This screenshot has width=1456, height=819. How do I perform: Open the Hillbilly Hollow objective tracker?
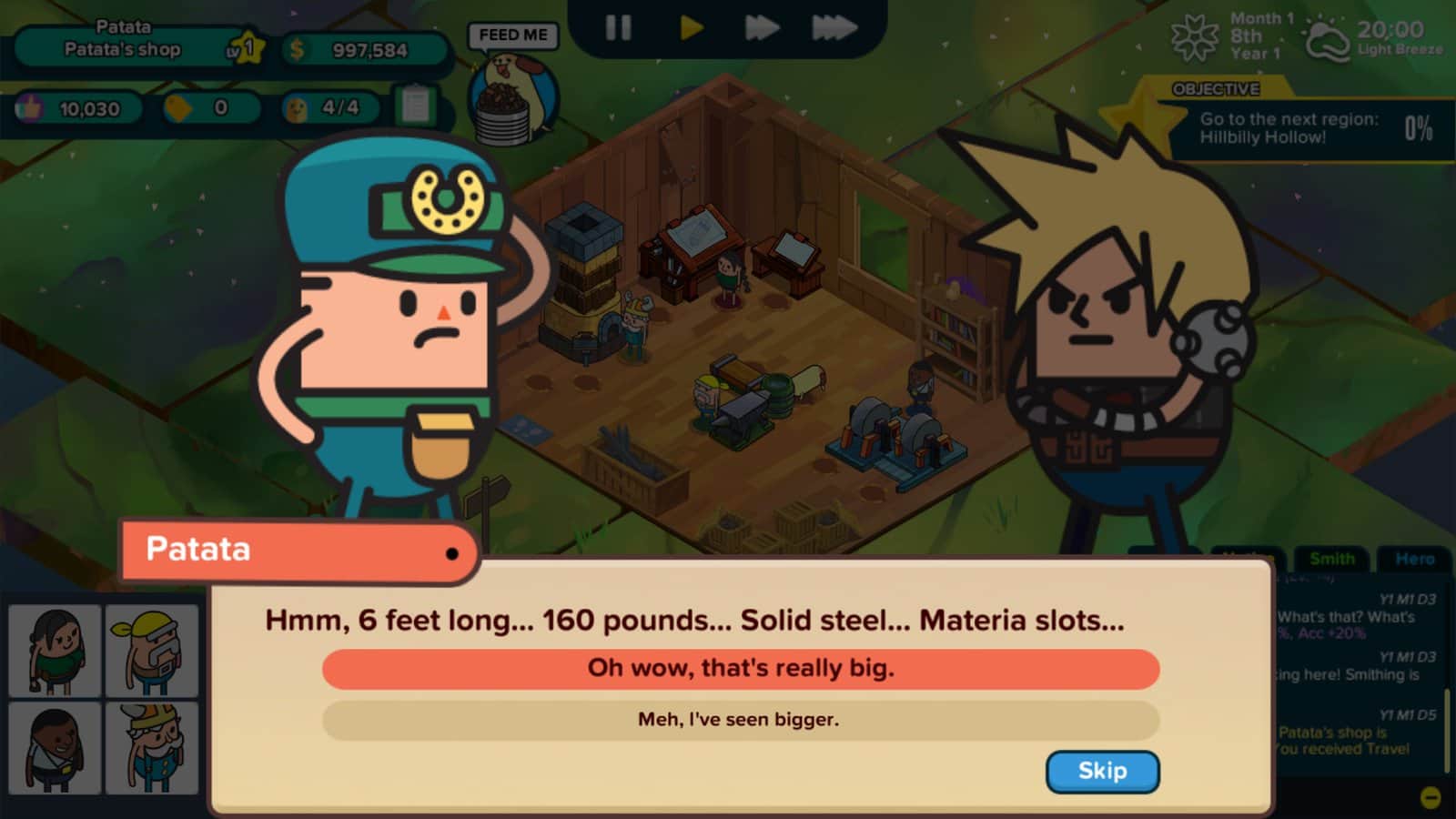click(x=1310, y=127)
